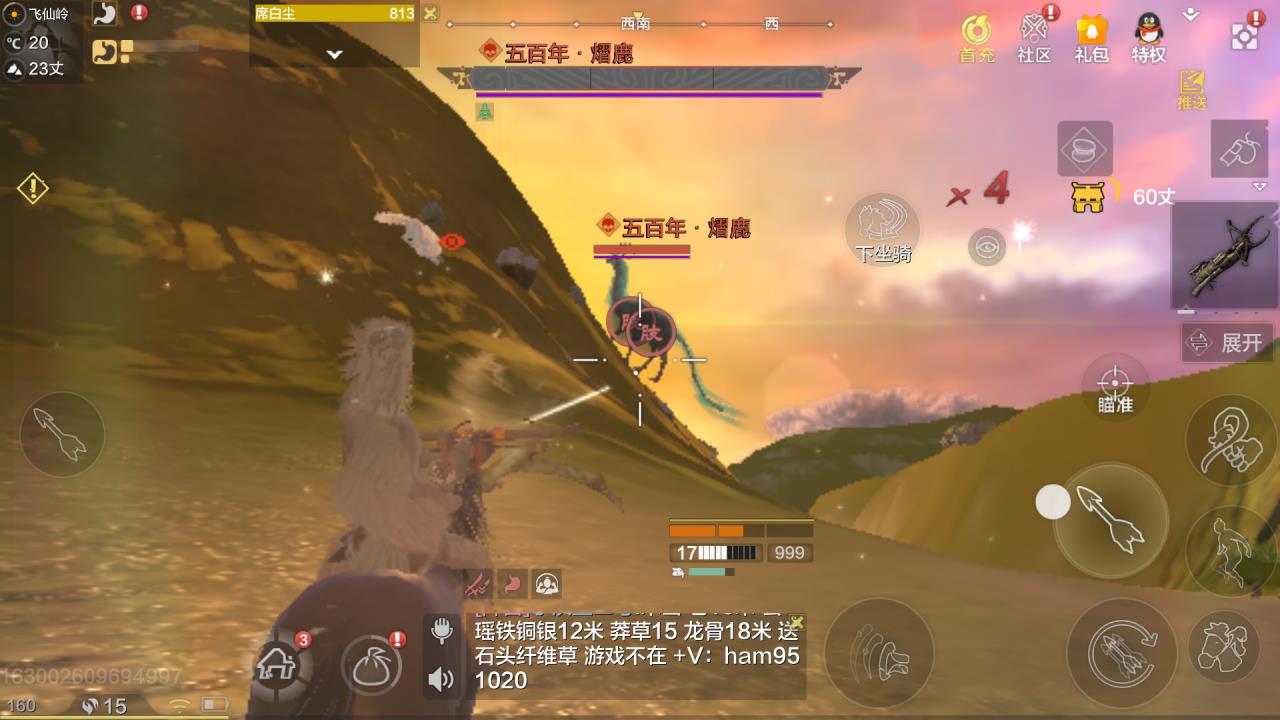1280x720 pixels.
Task: Open the home building menu icon
Action: (279, 663)
